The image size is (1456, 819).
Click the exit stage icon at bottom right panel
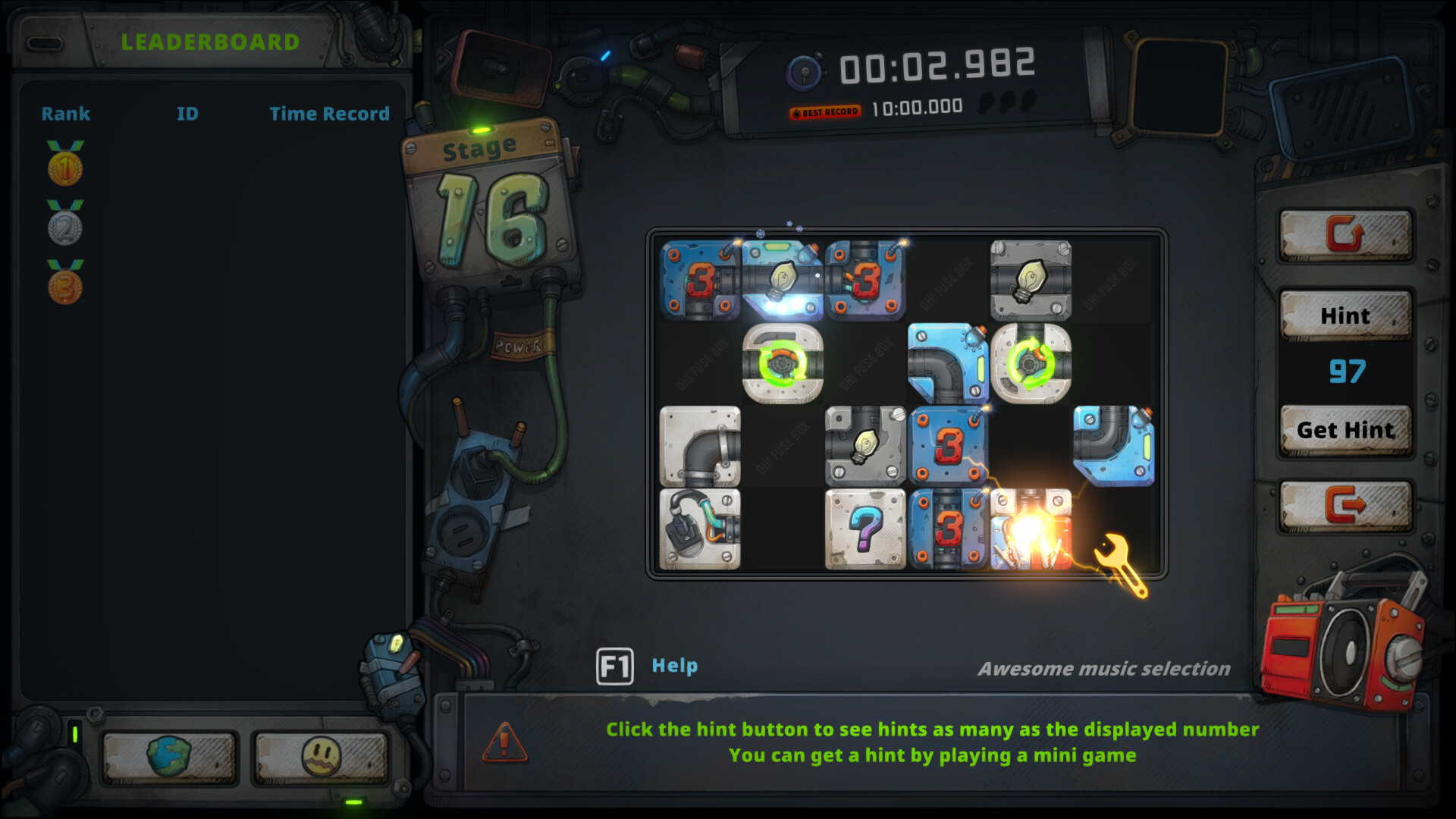pyautogui.click(x=1346, y=507)
